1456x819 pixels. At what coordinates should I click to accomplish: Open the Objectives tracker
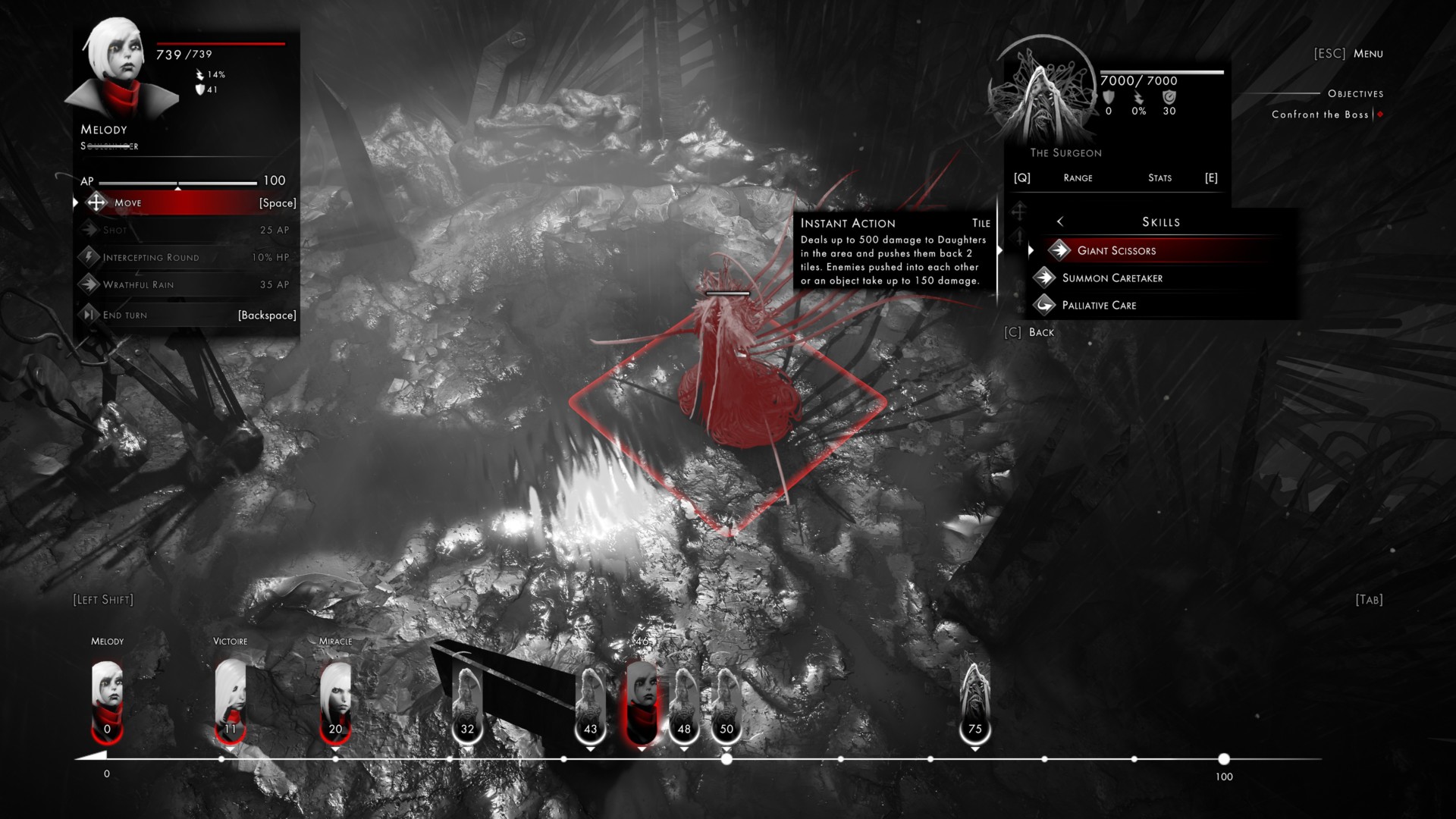pyautogui.click(x=1355, y=93)
